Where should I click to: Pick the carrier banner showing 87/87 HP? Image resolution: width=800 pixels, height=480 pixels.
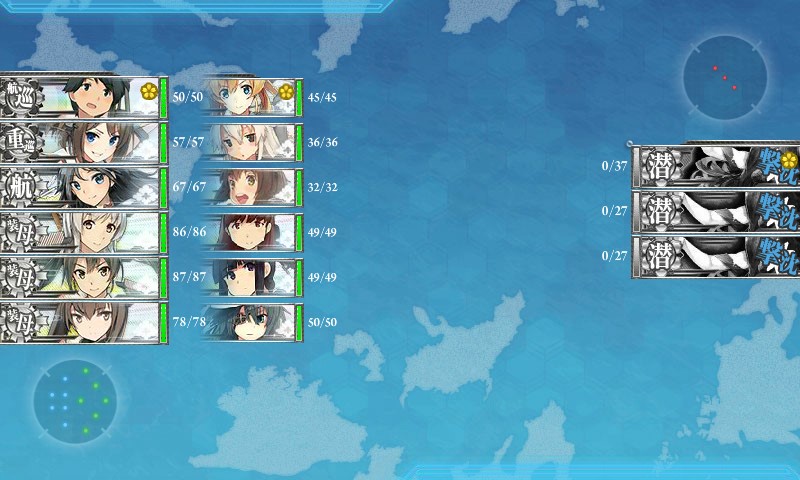pos(82,277)
